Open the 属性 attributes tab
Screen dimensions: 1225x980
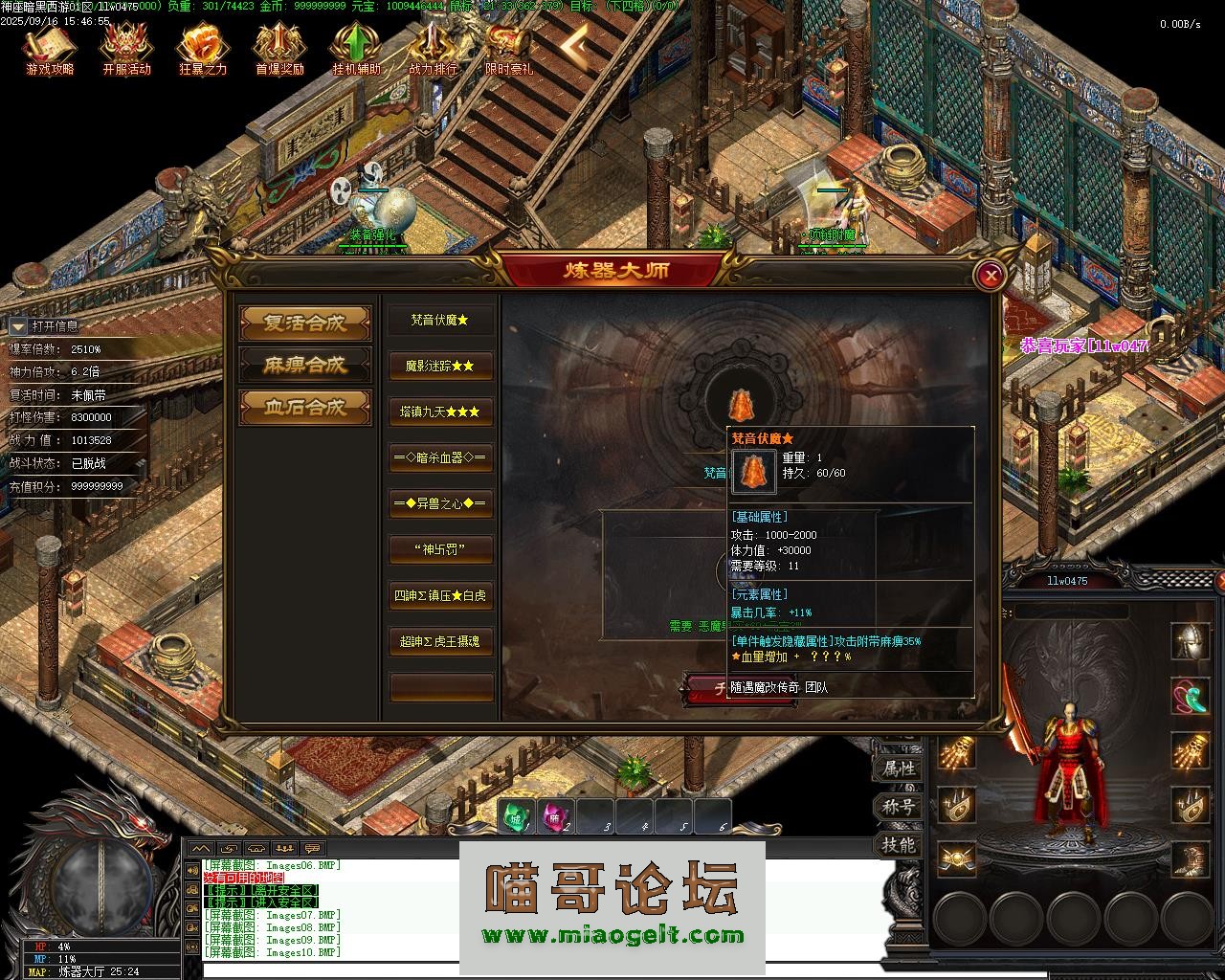tap(899, 768)
